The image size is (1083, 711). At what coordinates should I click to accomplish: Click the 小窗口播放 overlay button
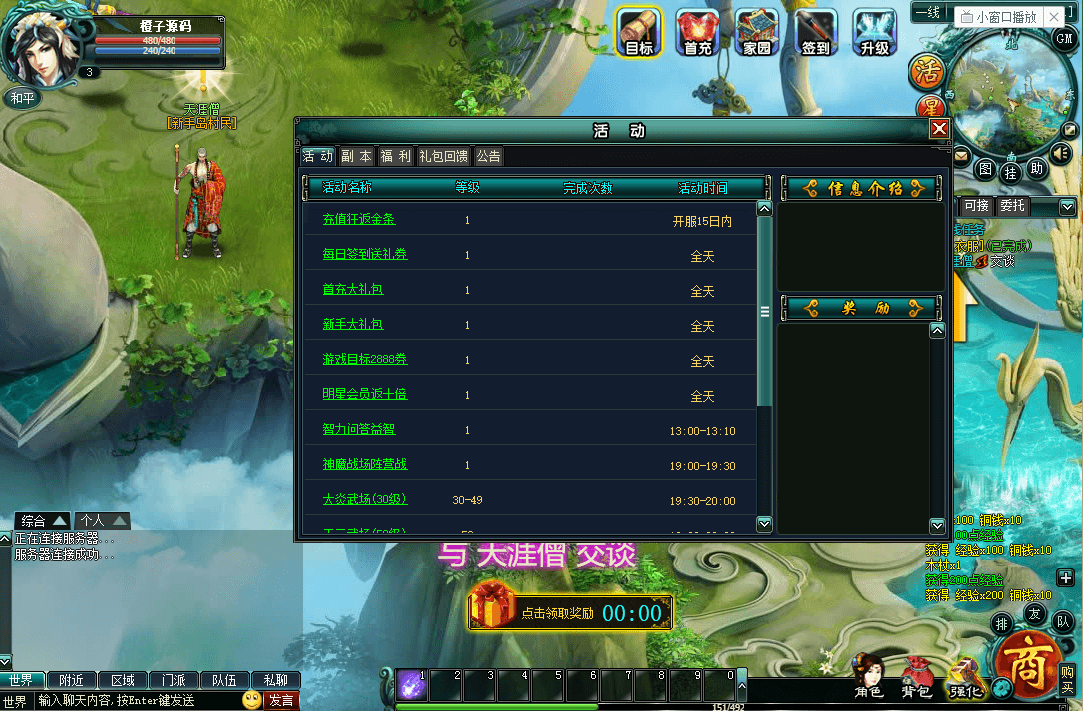998,17
